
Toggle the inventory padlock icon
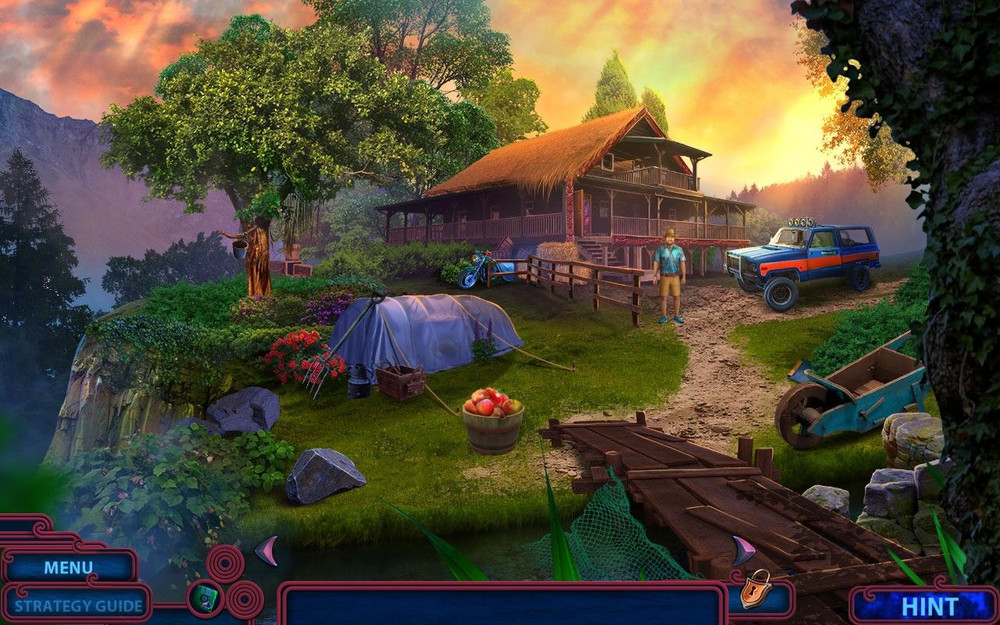756,590
